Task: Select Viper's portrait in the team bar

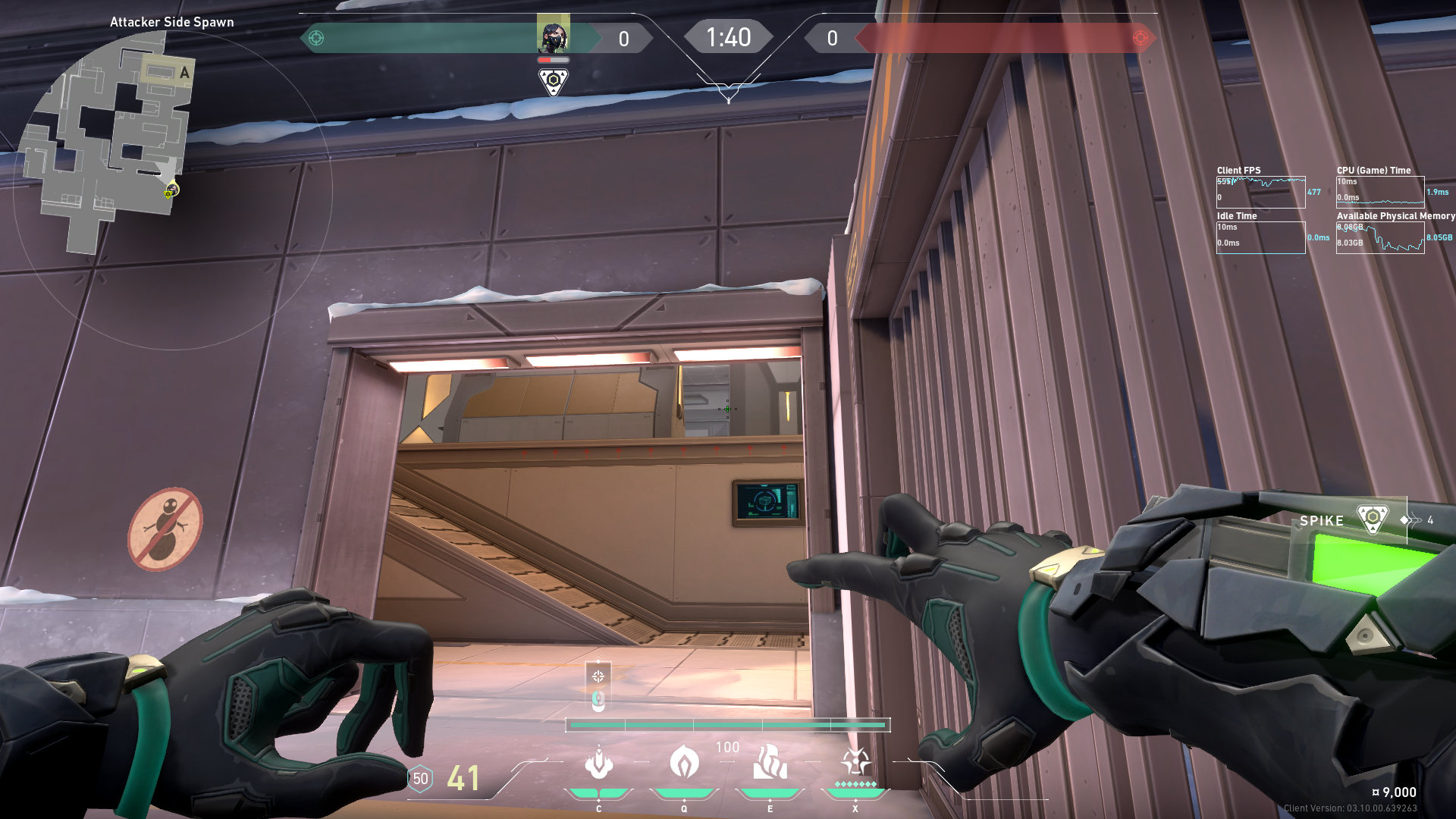Action: pyautogui.click(x=553, y=36)
